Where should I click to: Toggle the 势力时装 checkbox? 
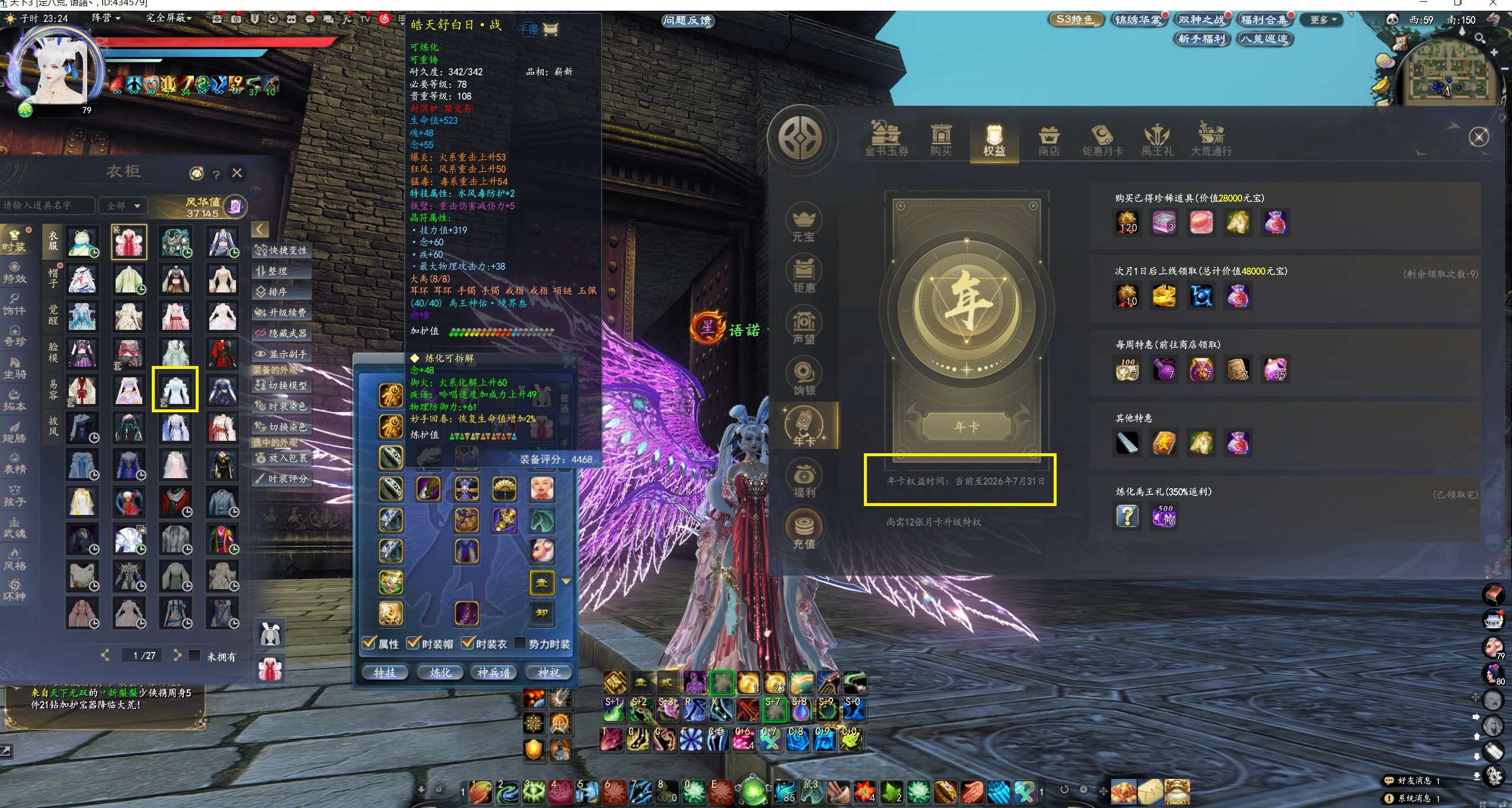pos(519,643)
